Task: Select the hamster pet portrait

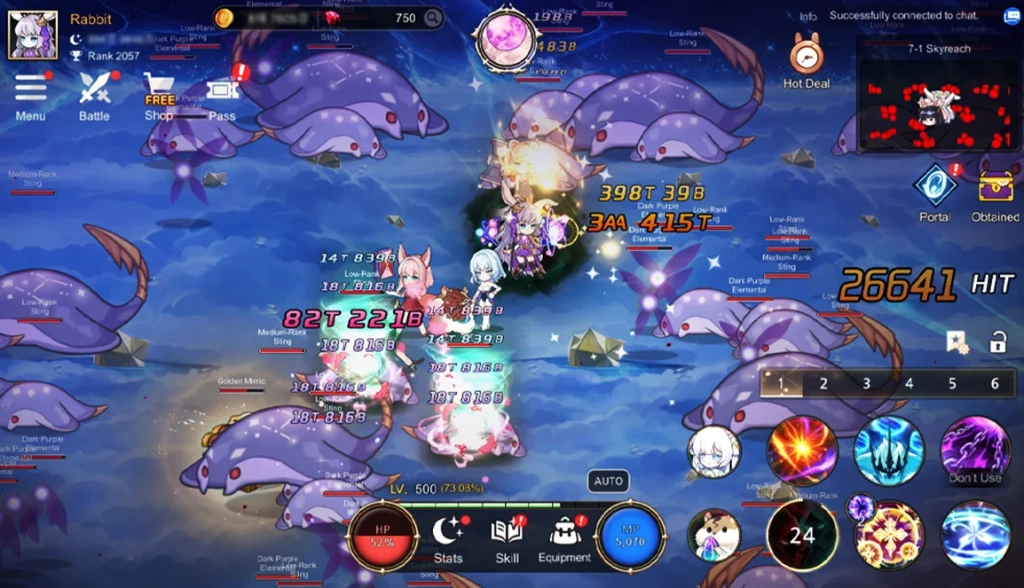Action: click(714, 535)
